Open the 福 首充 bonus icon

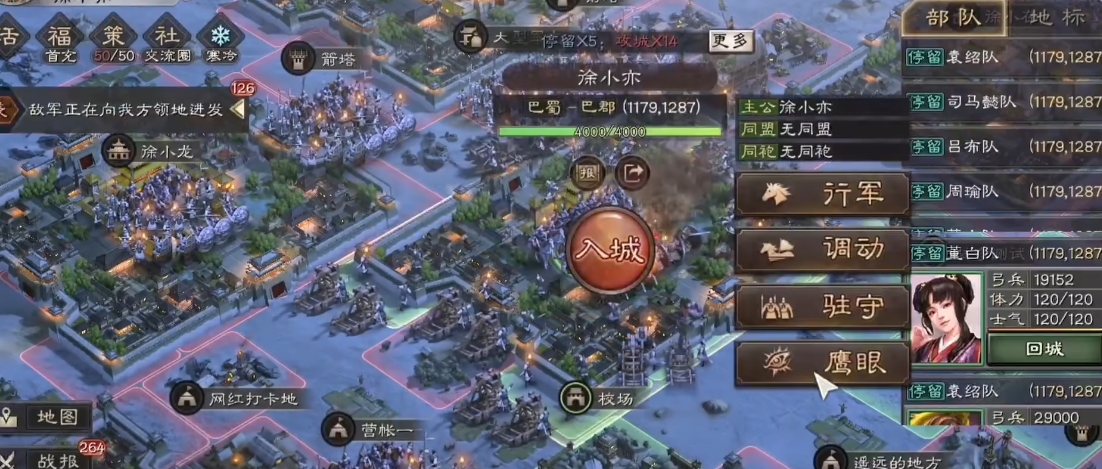point(60,38)
